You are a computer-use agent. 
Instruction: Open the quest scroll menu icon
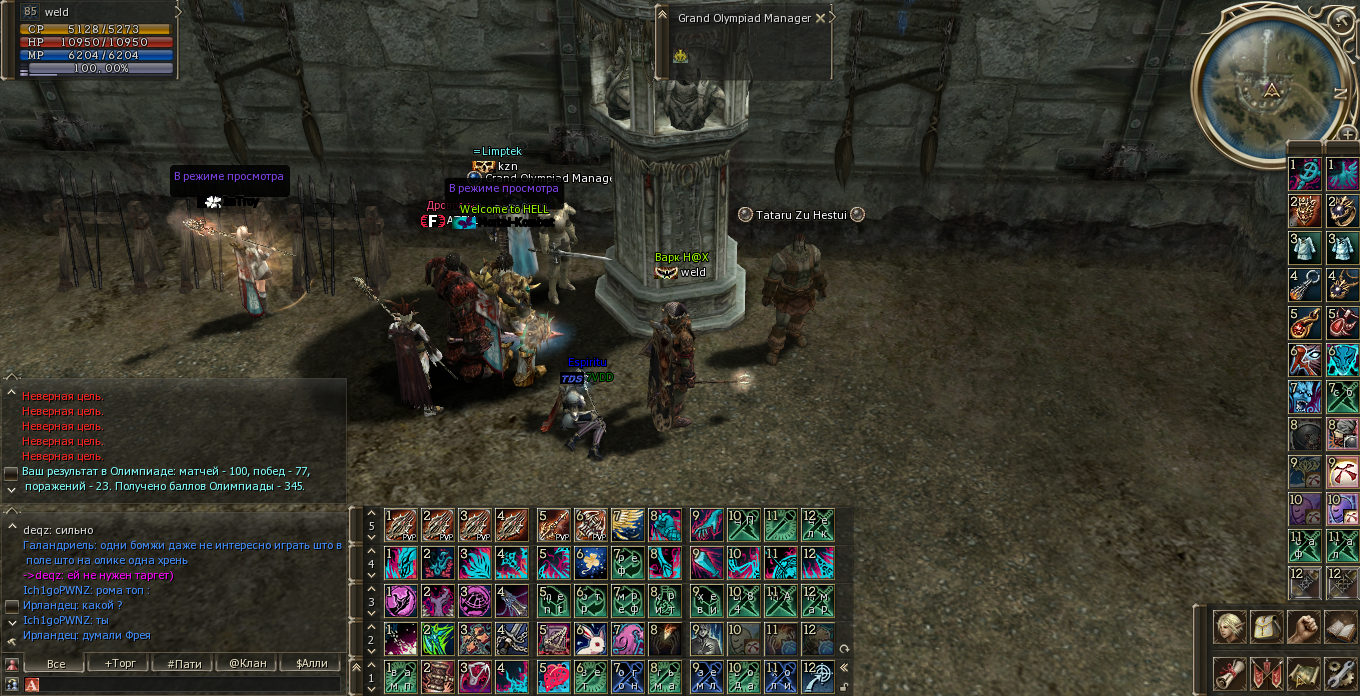pos(1229,673)
